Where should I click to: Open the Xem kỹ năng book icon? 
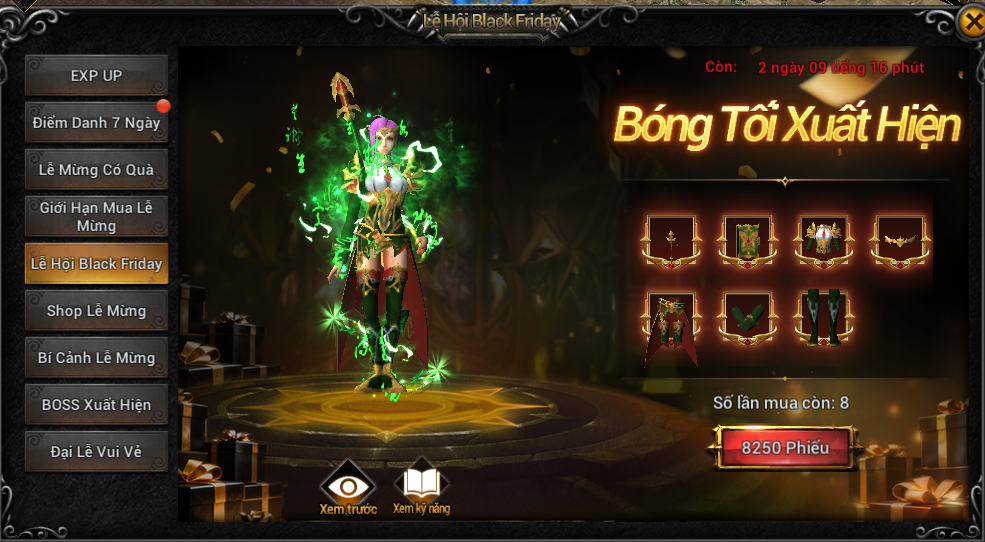point(421,487)
